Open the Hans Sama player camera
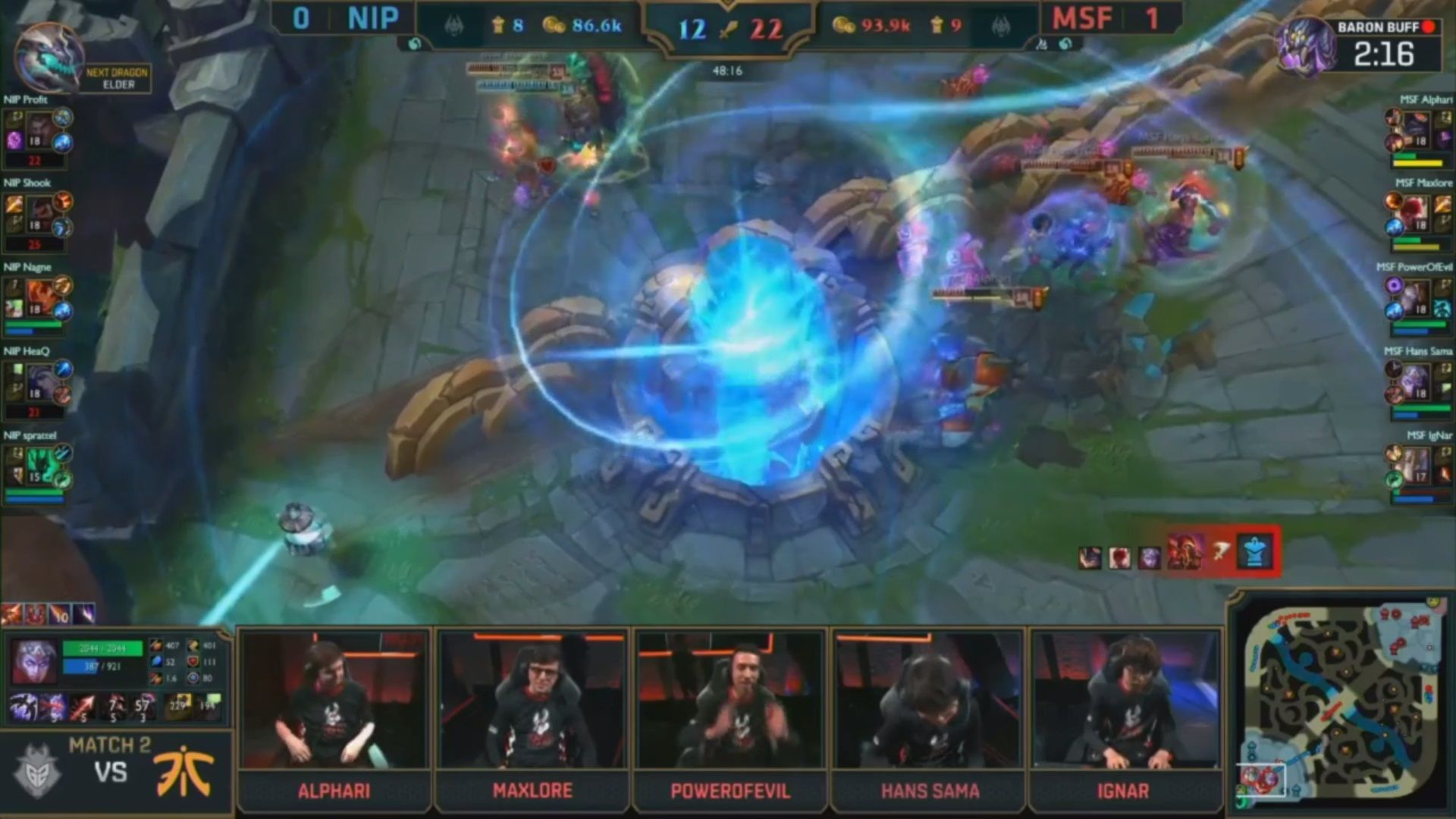The image size is (1456, 819). 929,701
